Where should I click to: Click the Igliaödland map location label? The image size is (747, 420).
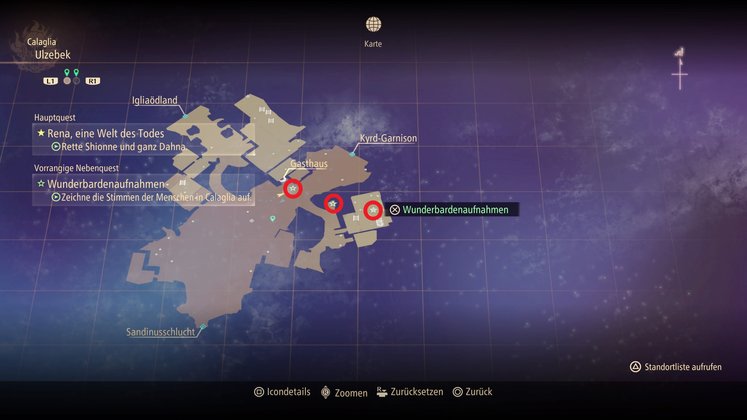tap(154, 100)
